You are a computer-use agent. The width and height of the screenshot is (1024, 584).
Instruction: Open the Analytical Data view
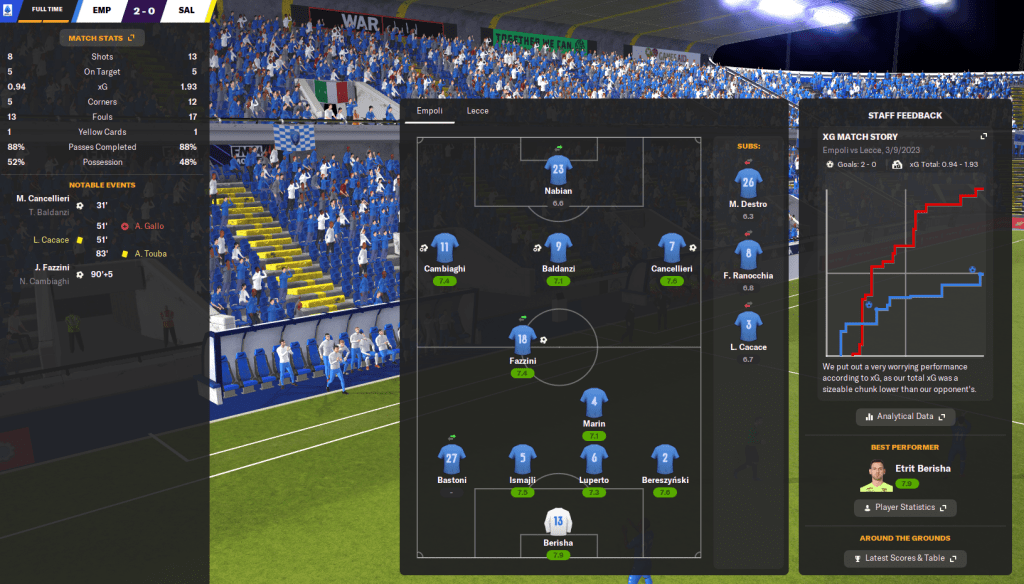tap(905, 416)
